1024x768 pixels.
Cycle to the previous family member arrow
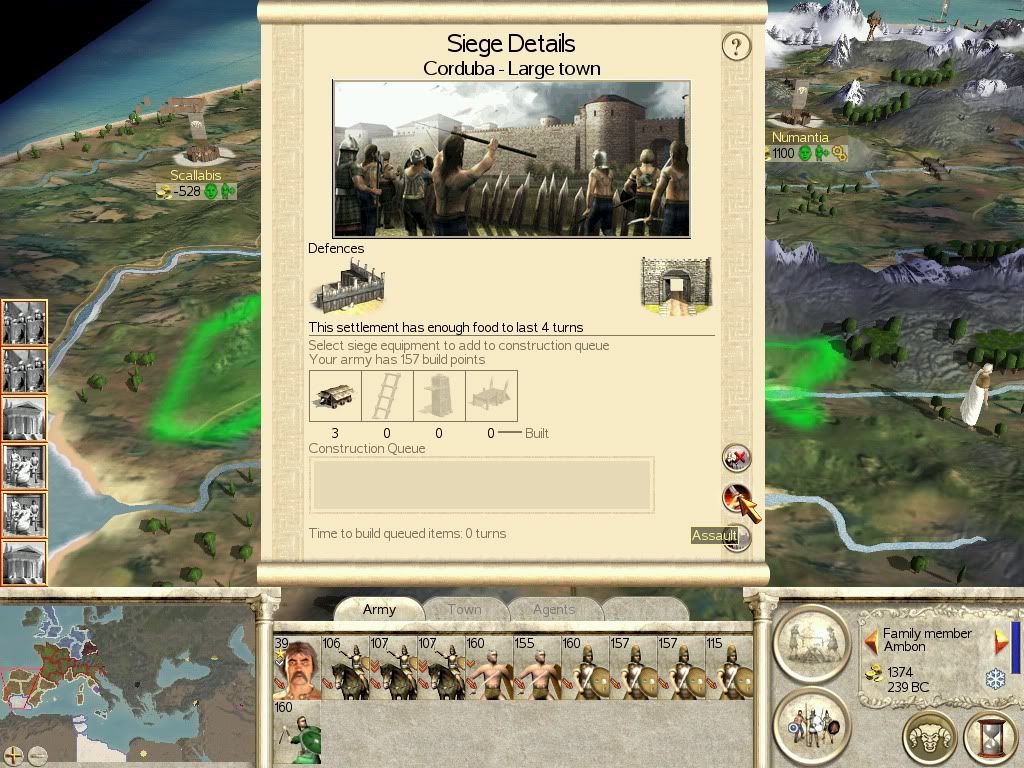(x=871, y=640)
